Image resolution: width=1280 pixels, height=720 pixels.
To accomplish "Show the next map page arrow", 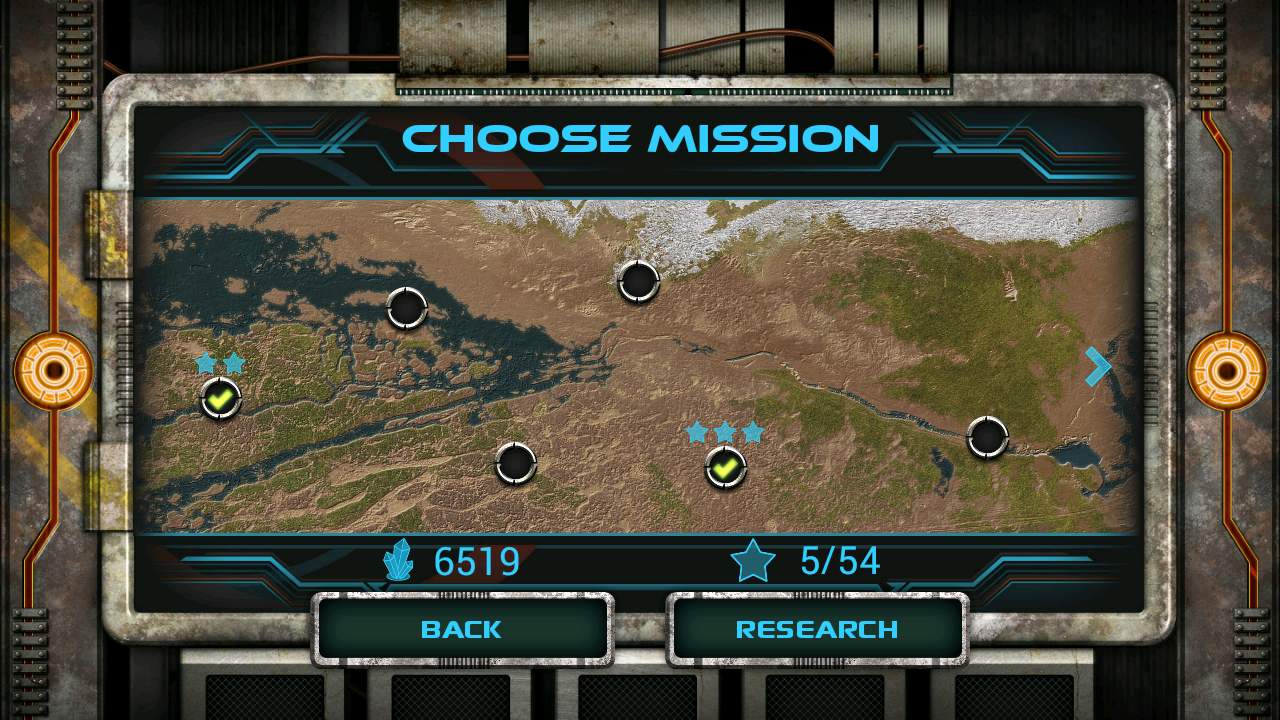I will pyautogui.click(x=1097, y=367).
